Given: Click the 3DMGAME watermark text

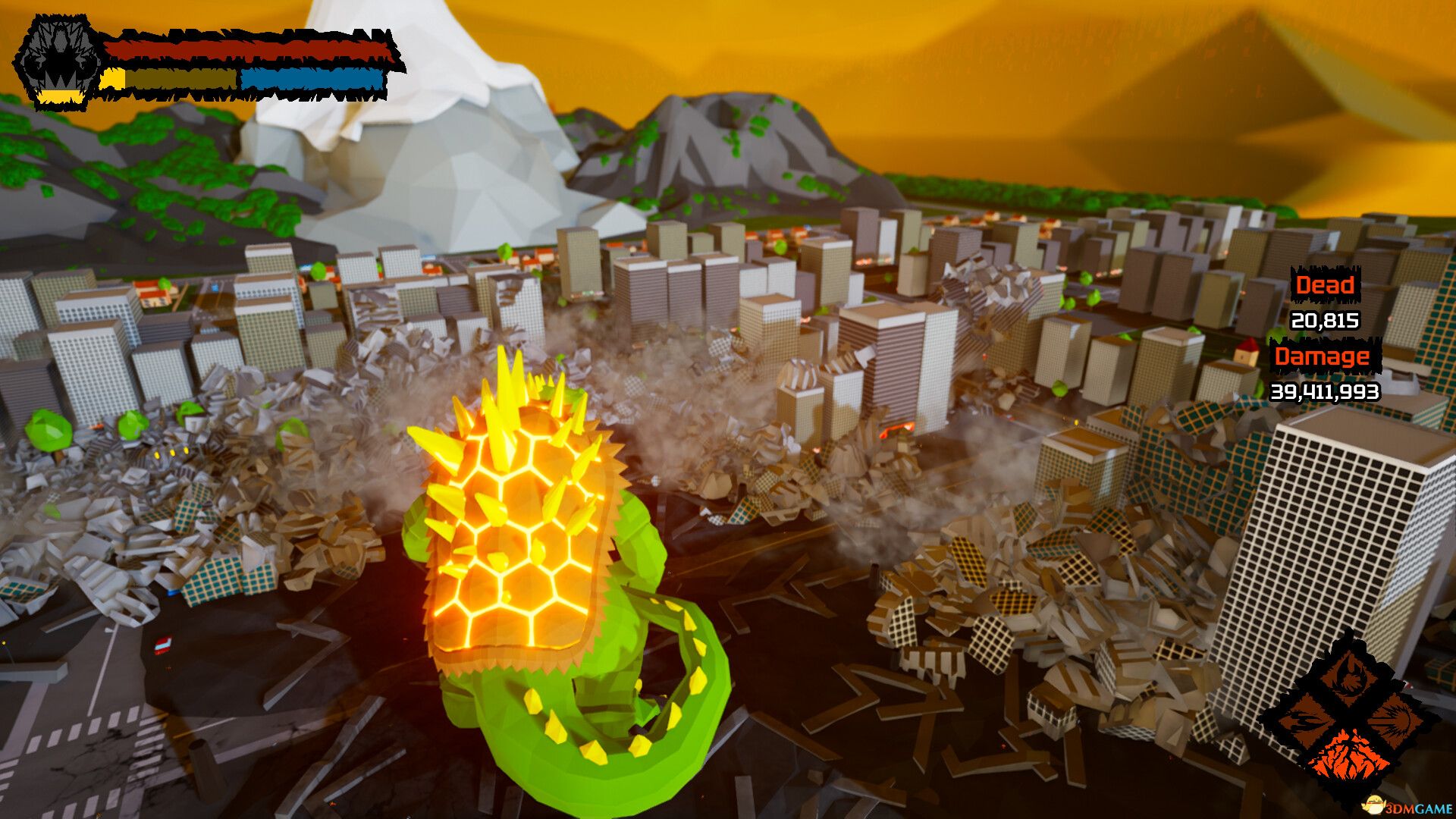Looking at the screenshot, I should 1420,808.
